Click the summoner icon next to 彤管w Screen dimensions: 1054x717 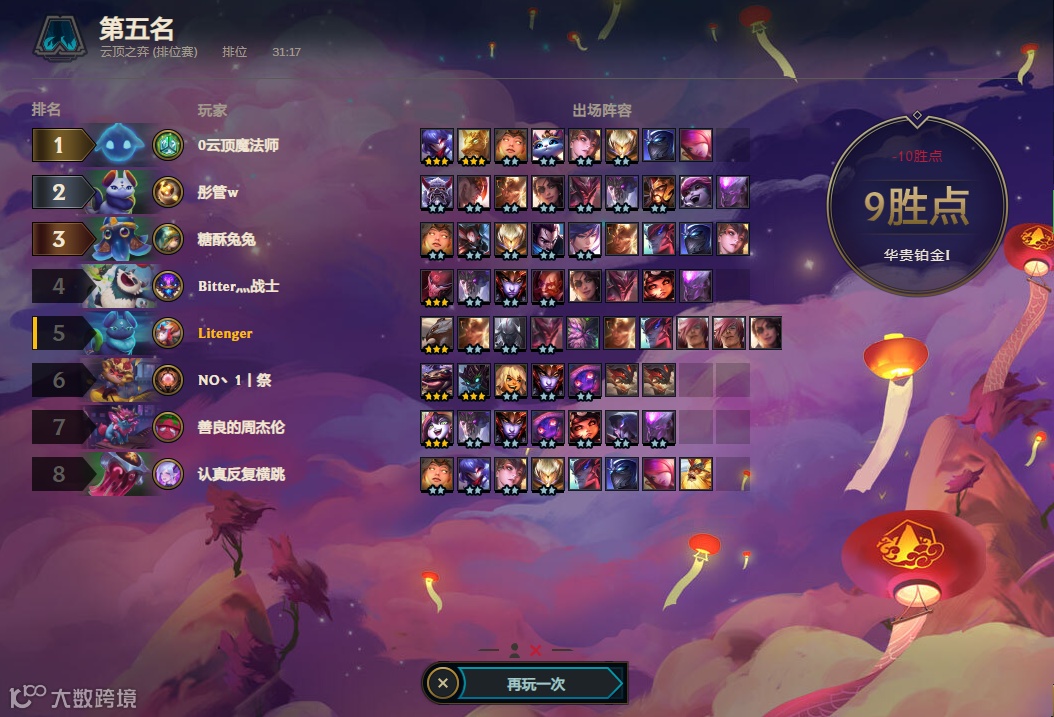(x=168, y=192)
